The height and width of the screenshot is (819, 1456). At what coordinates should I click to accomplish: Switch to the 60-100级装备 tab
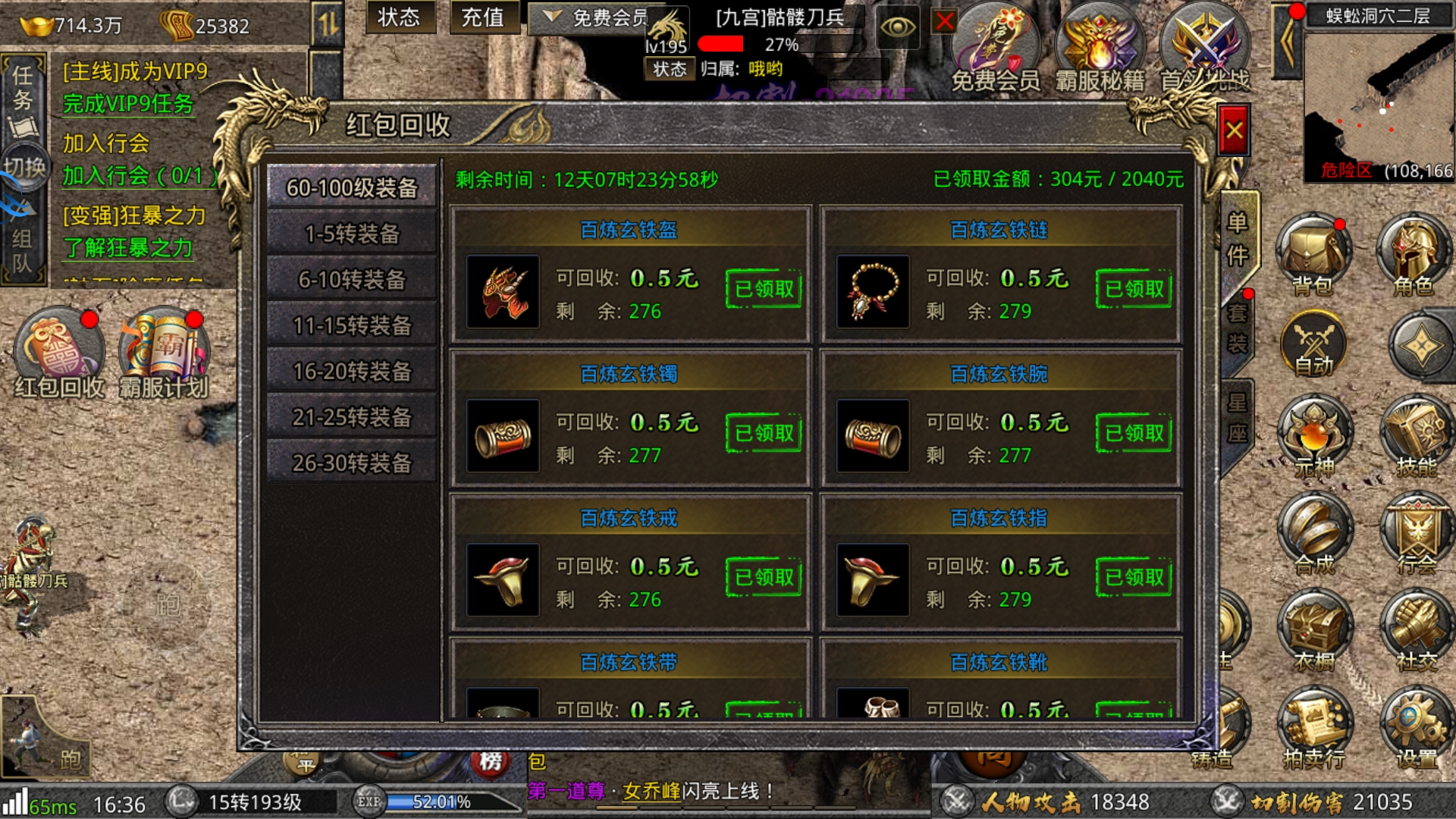352,187
